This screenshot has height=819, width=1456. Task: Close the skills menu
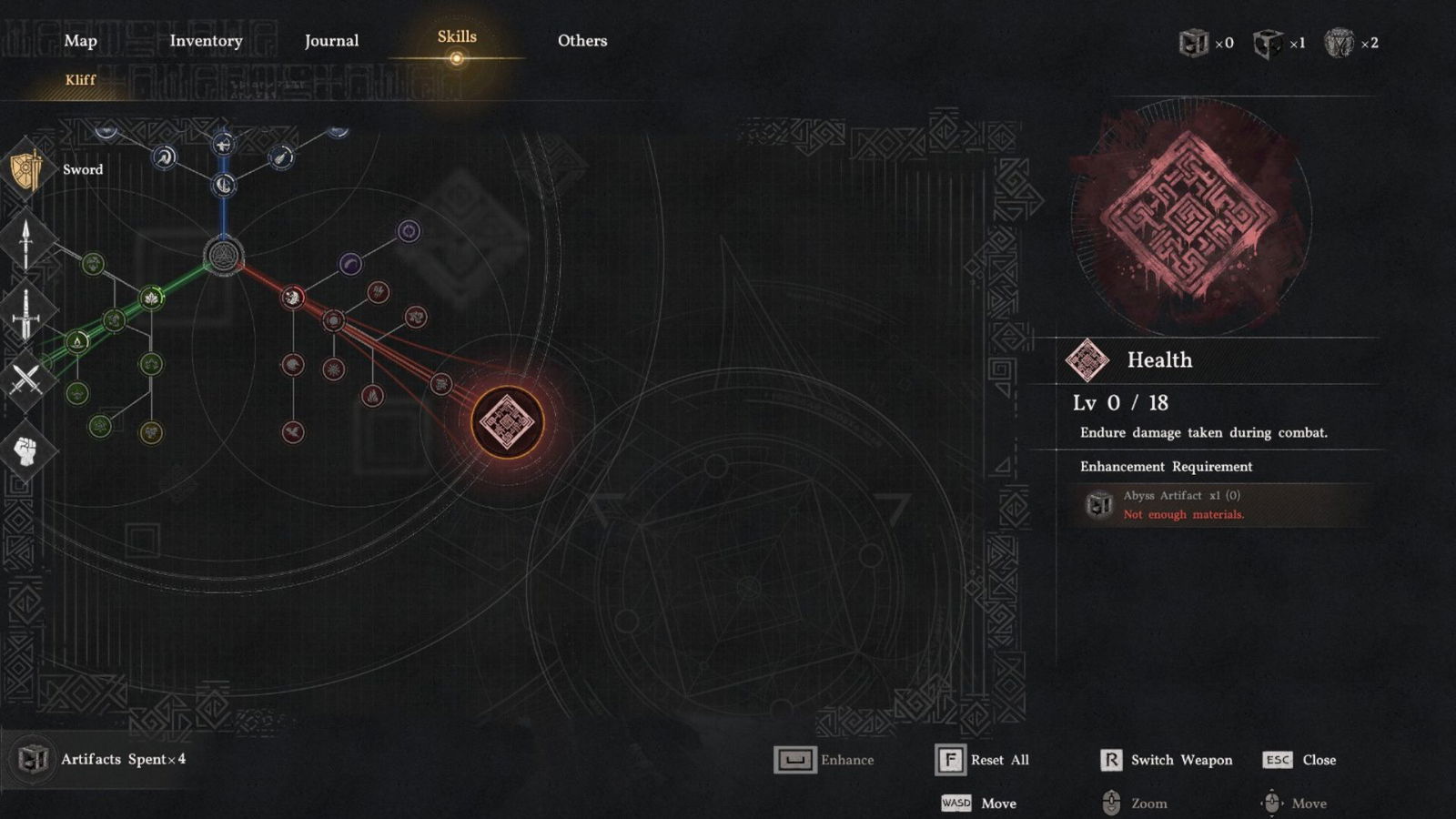(x=1299, y=760)
